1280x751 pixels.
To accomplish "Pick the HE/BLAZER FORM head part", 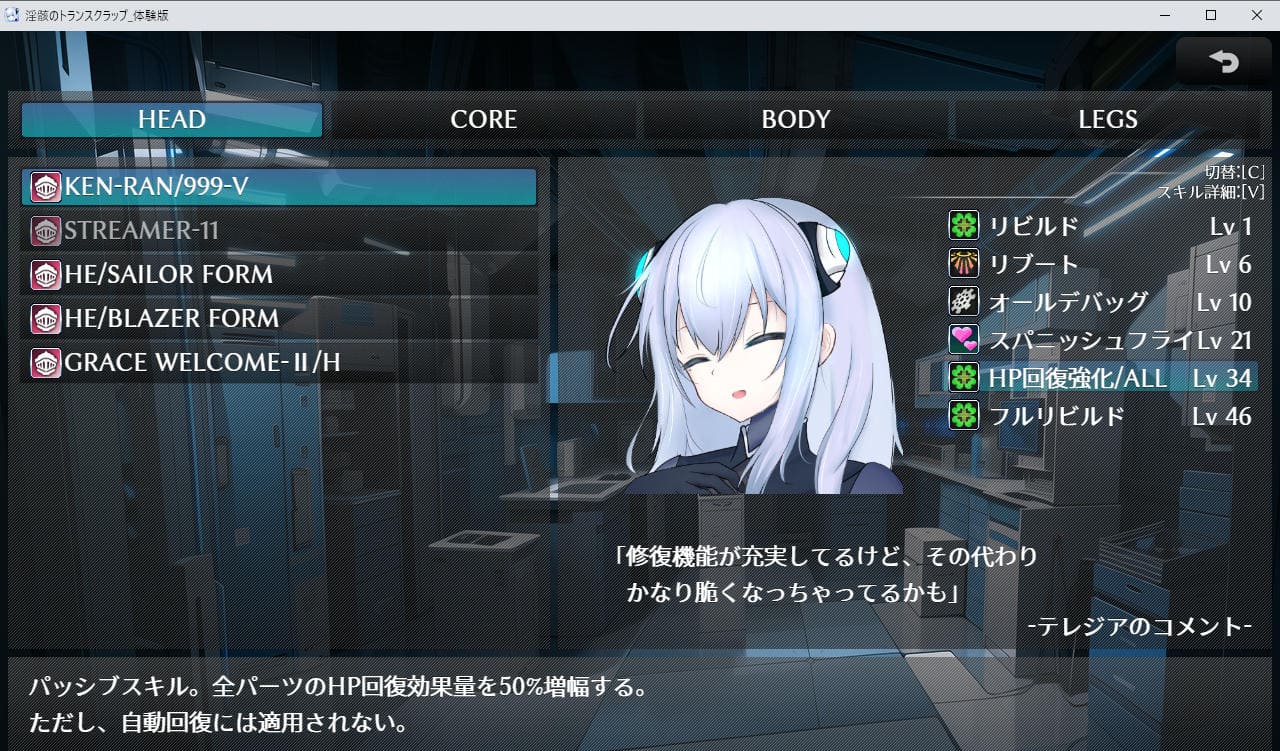I will pos(279,319).
